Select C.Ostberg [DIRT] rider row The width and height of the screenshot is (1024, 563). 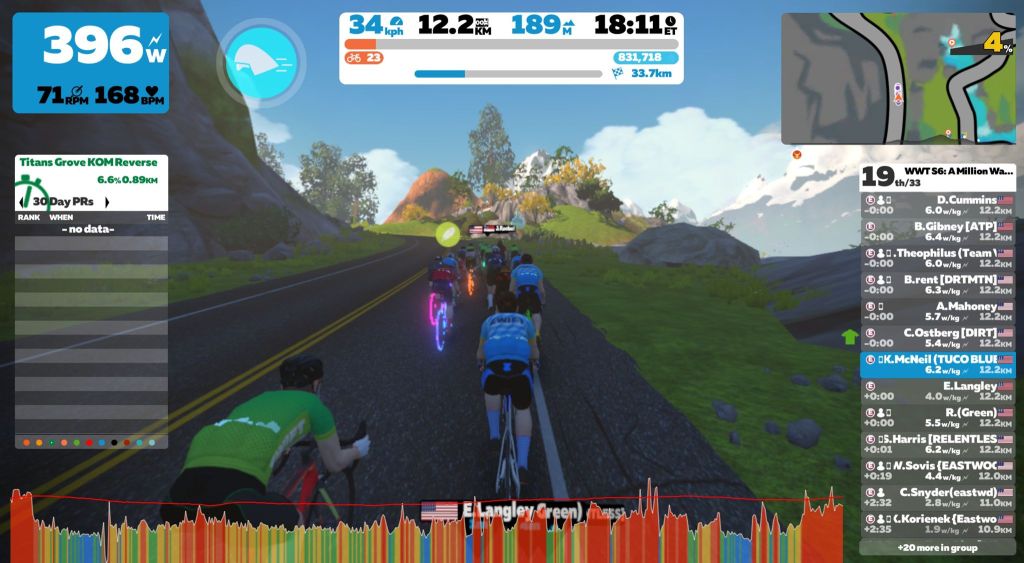click(x=938, y=337)
